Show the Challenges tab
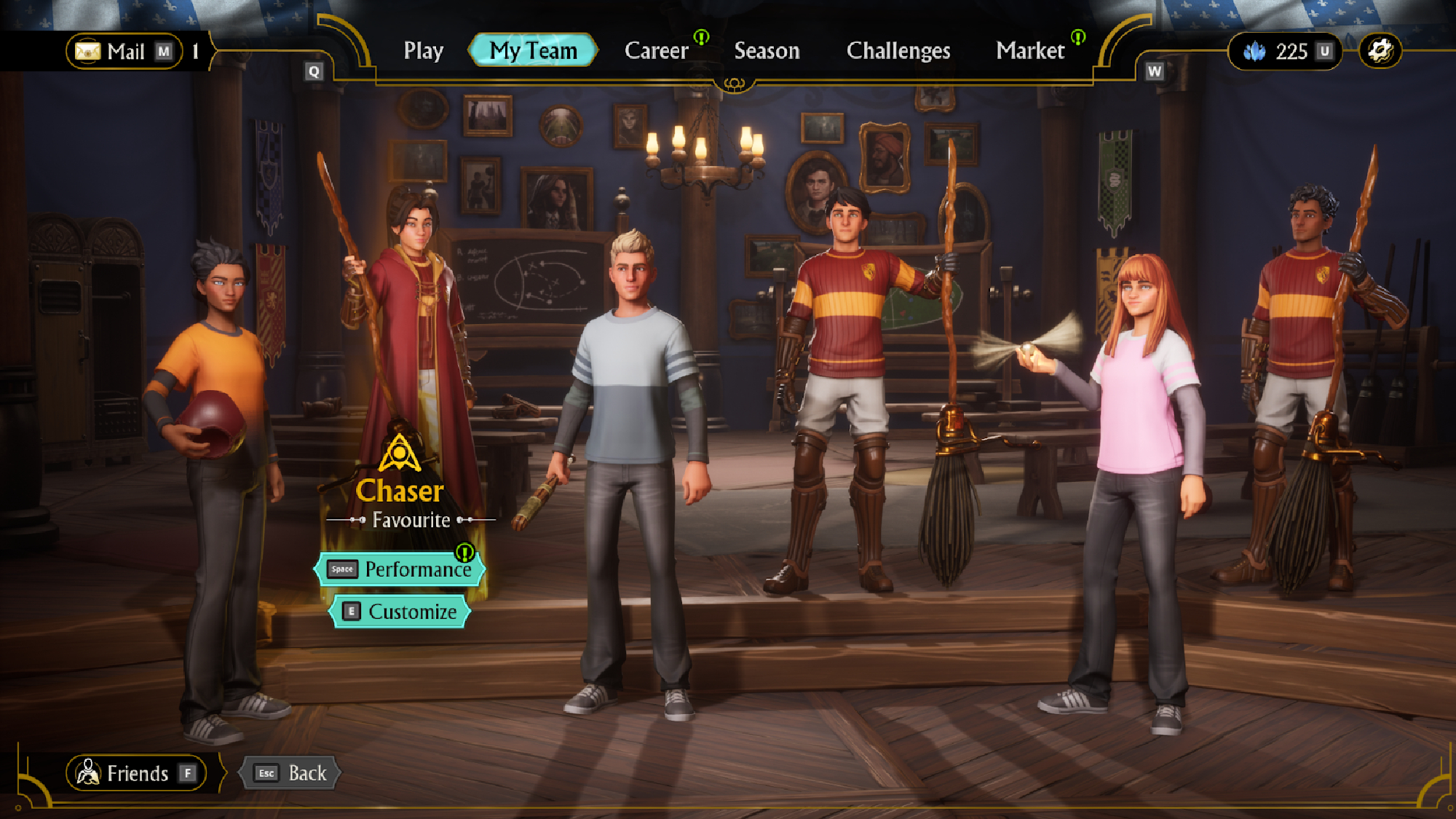Viewport: 1456px width, 819px height. (x=898, y=51)
